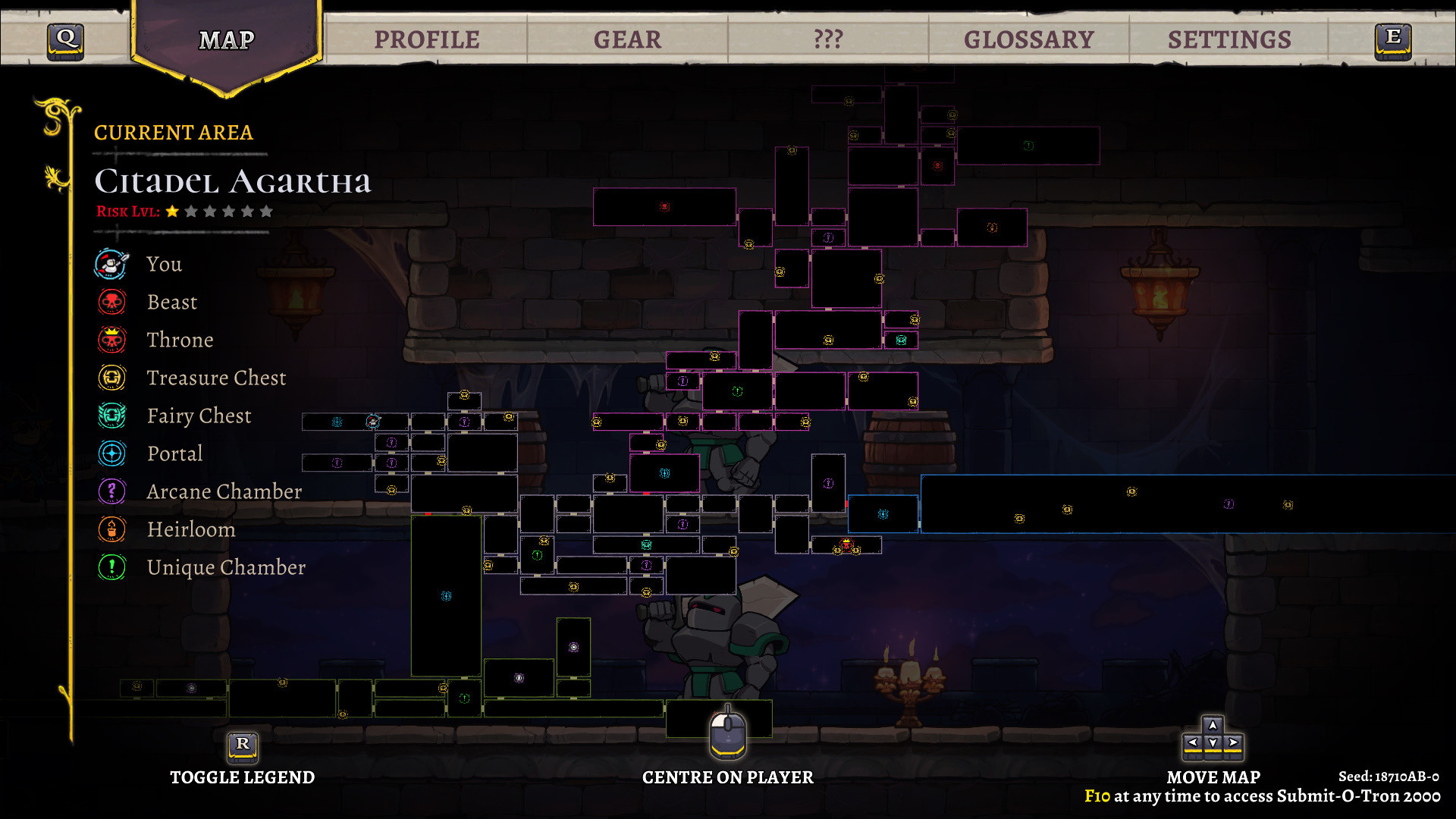1456x819 pixels.
Task: Open the GEAR tab
Action: point(628,38)
